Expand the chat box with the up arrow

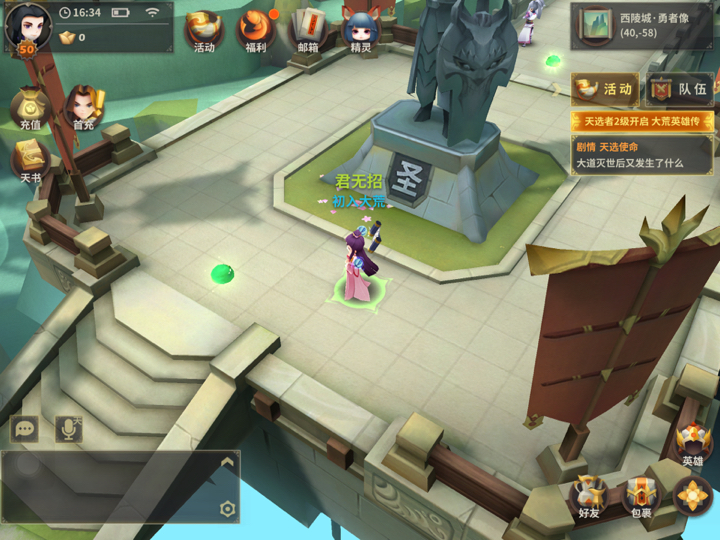(x=227, y=462)
